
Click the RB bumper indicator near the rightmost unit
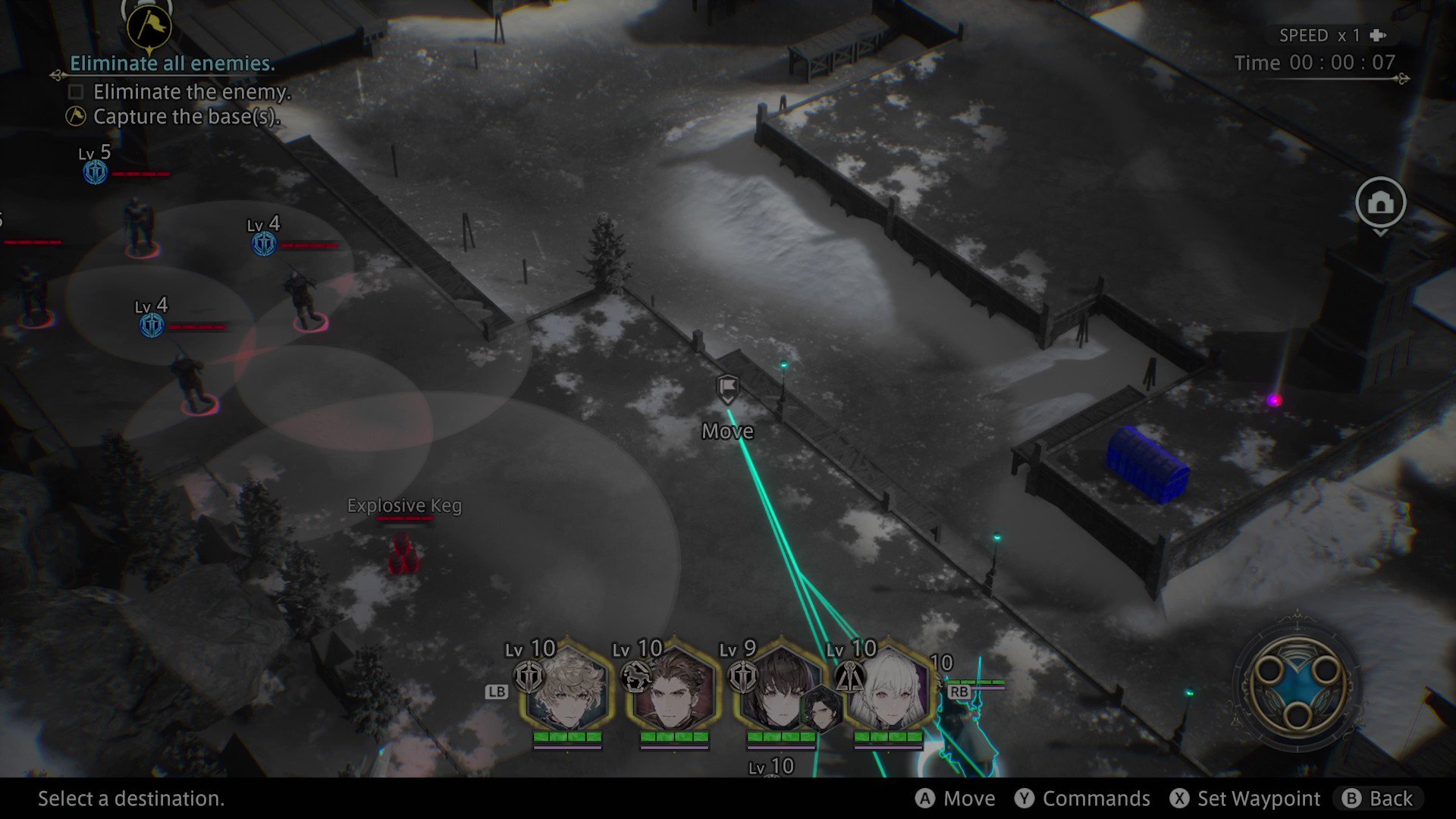coord(959,692)
